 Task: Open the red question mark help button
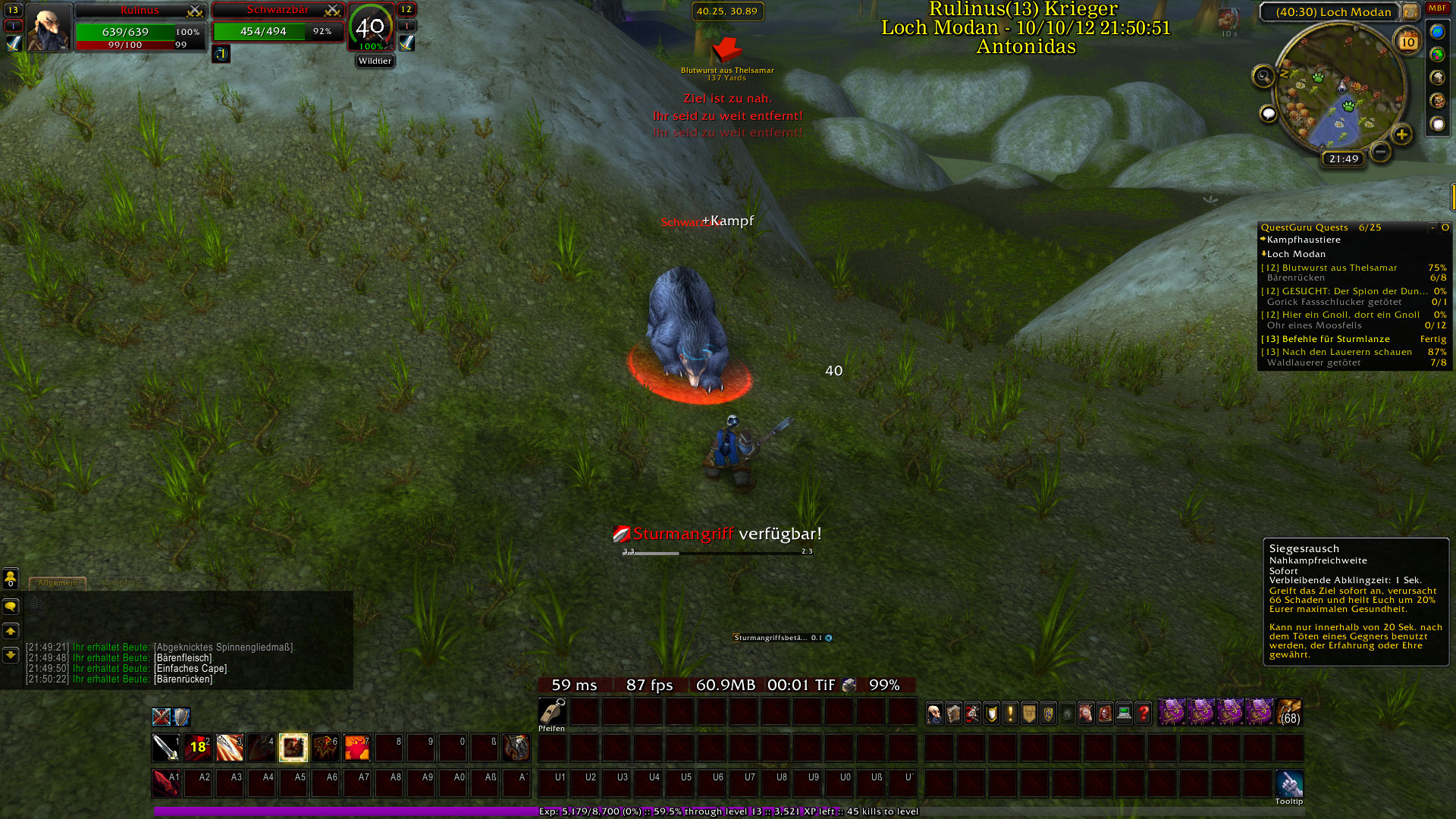[1143, 713]
